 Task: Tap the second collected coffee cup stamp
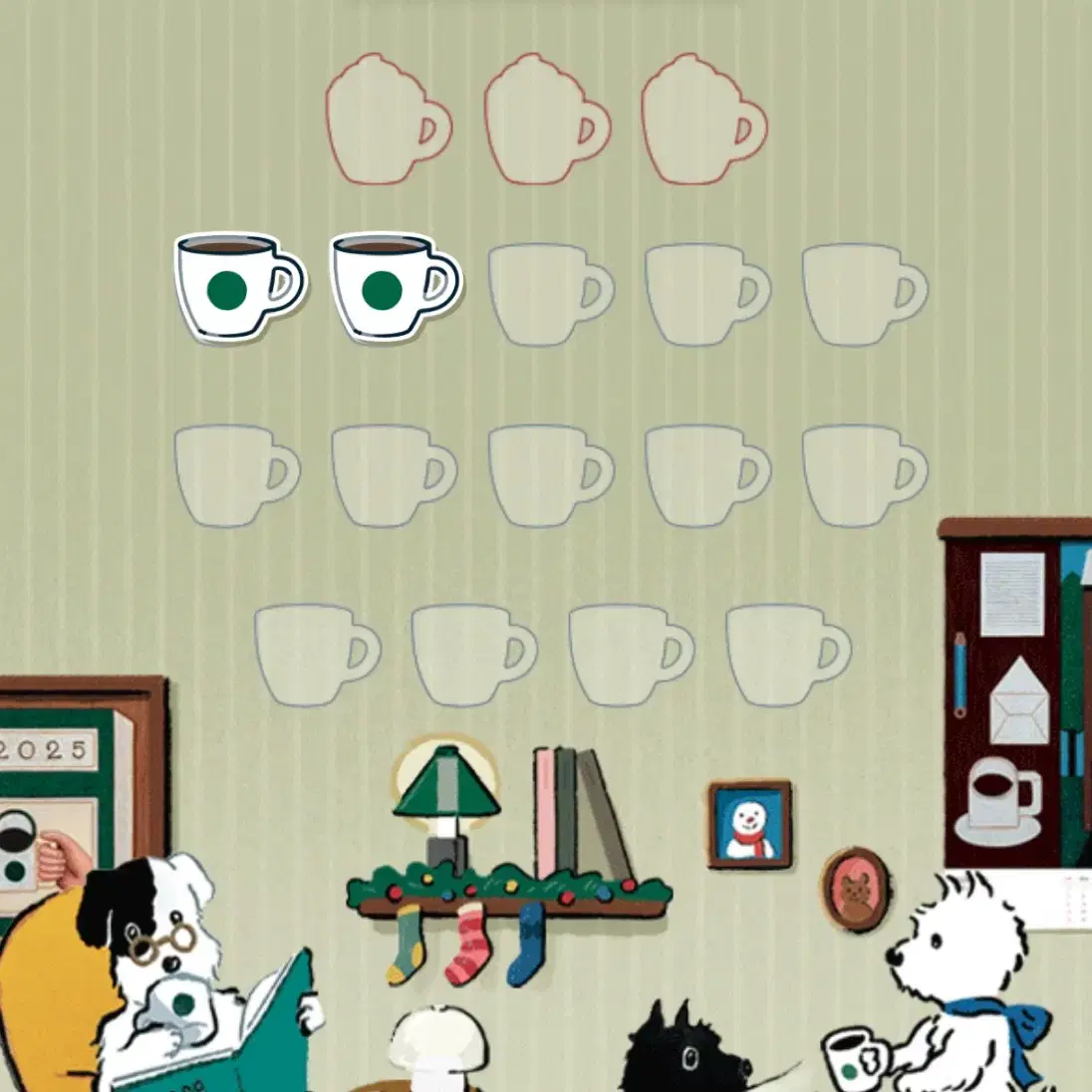[x=394, y=287]
